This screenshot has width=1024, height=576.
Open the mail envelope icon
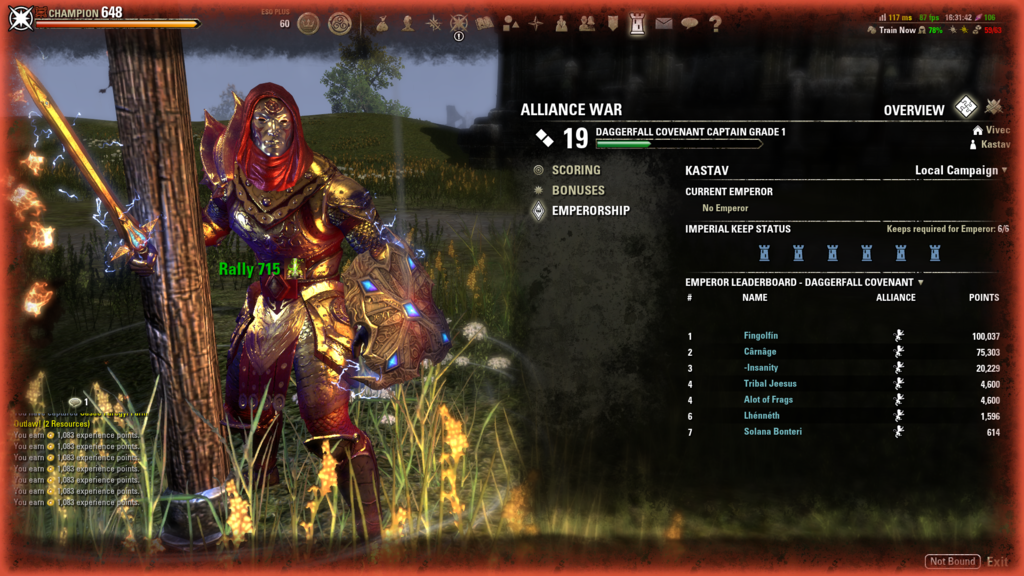[664, 24]
